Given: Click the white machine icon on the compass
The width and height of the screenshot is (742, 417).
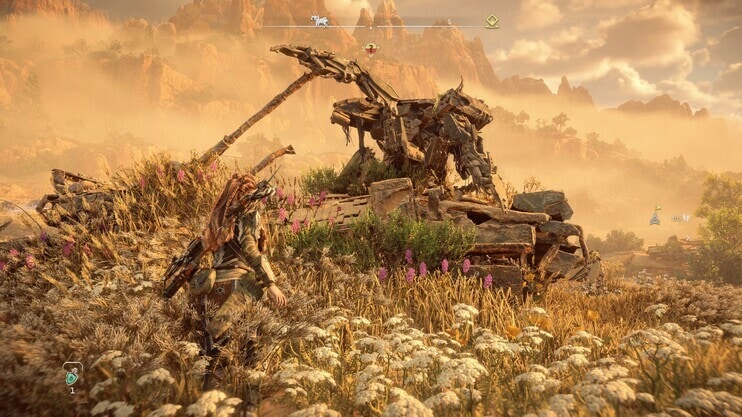Looking at the screenshot, I should [320, 21].
